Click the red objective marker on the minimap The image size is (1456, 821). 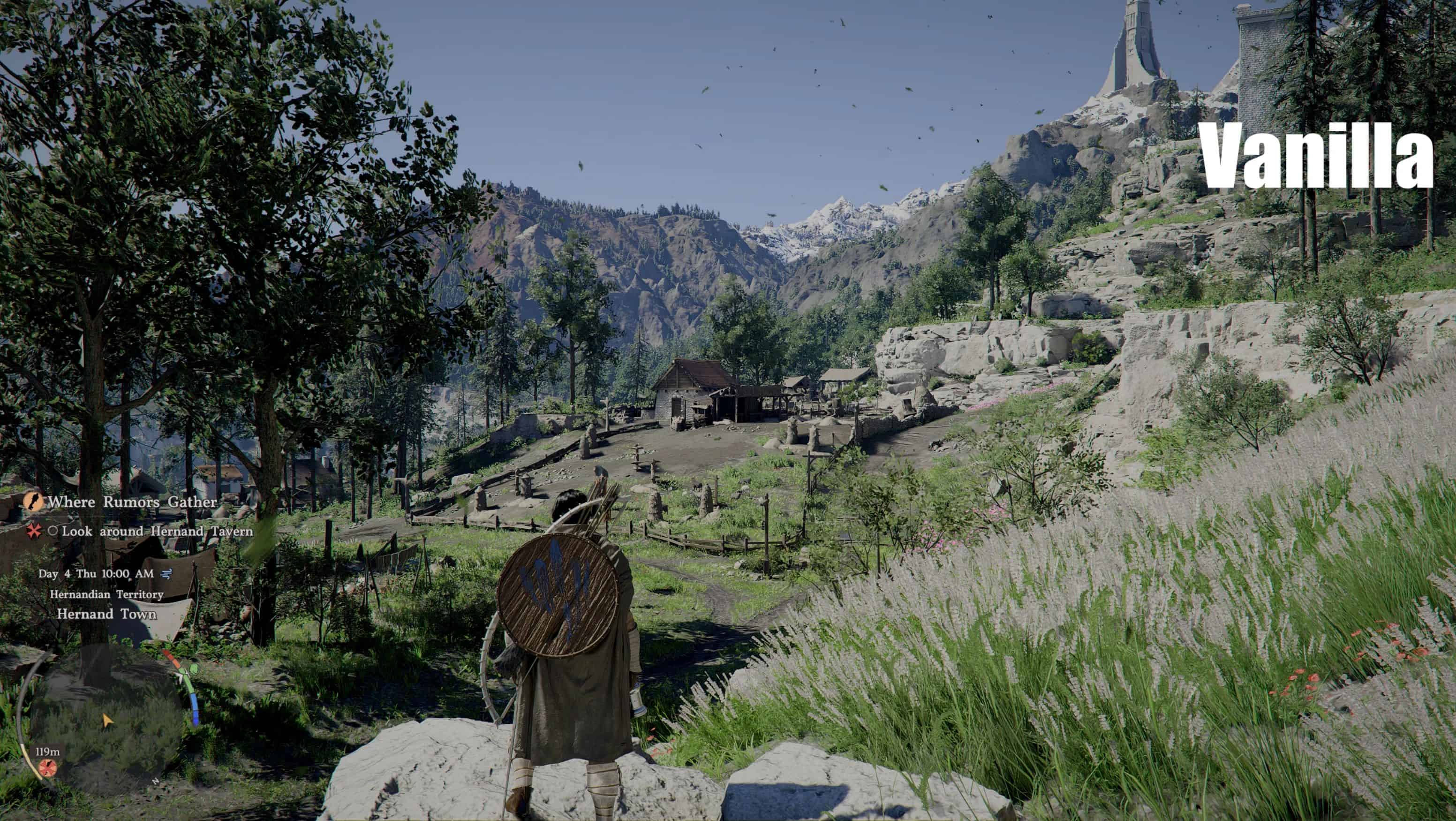point(47,768)
